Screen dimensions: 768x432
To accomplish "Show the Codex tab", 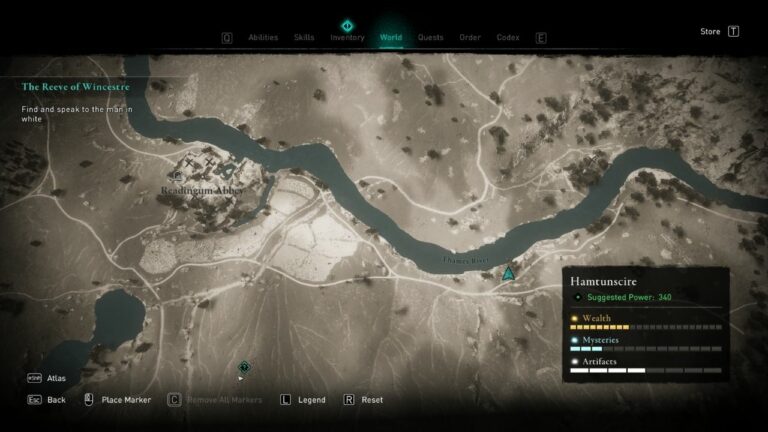I will 508,38.
